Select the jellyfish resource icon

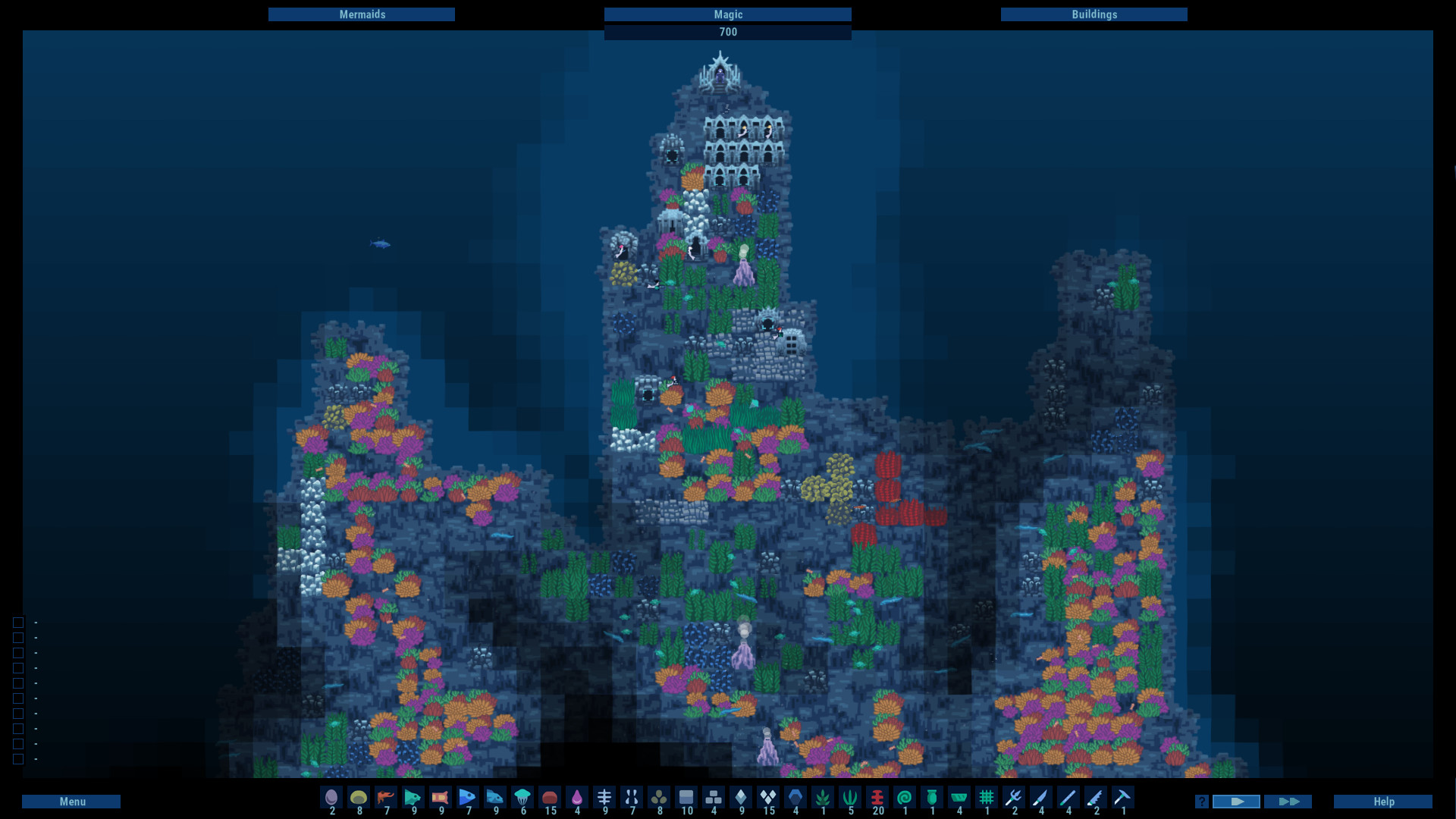tap(523, 798)
